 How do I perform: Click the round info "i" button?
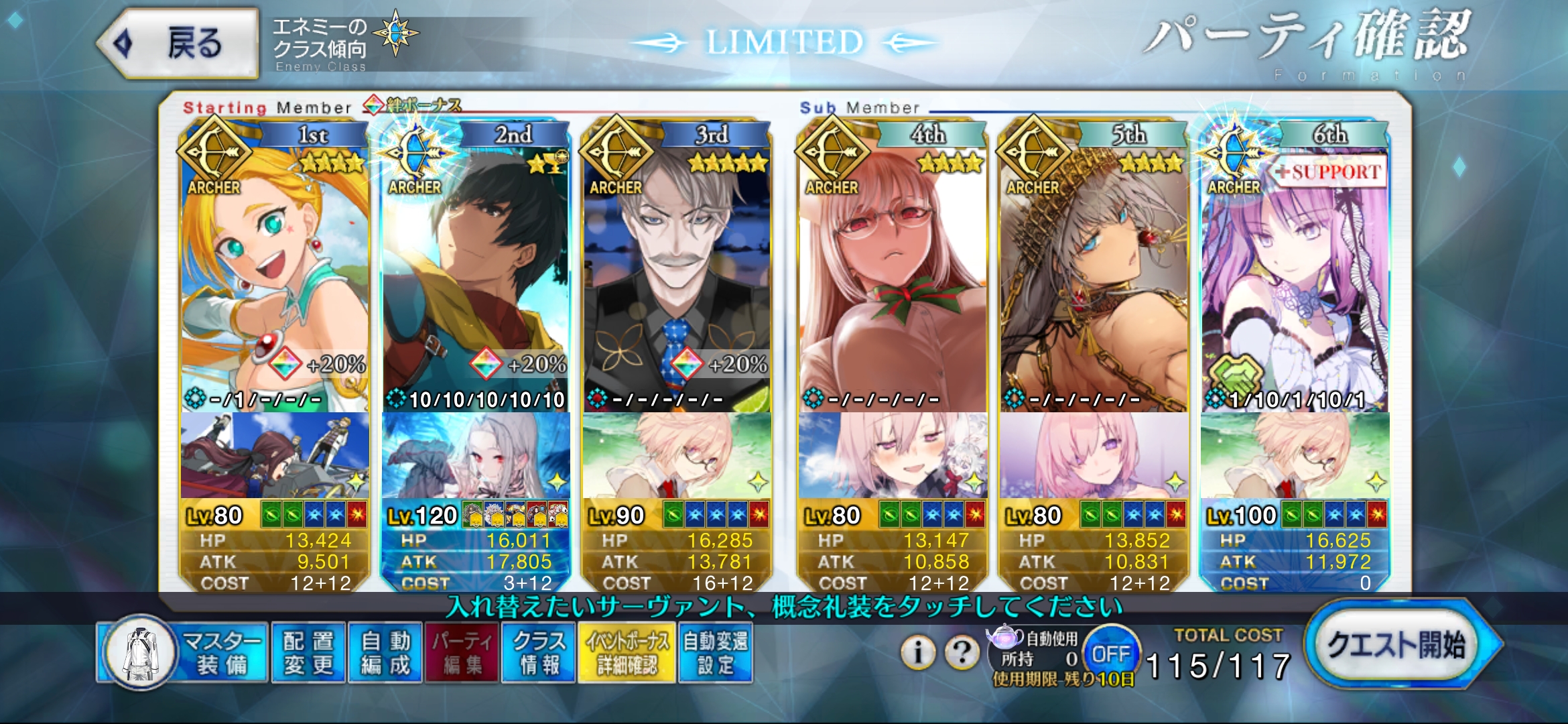918,652
